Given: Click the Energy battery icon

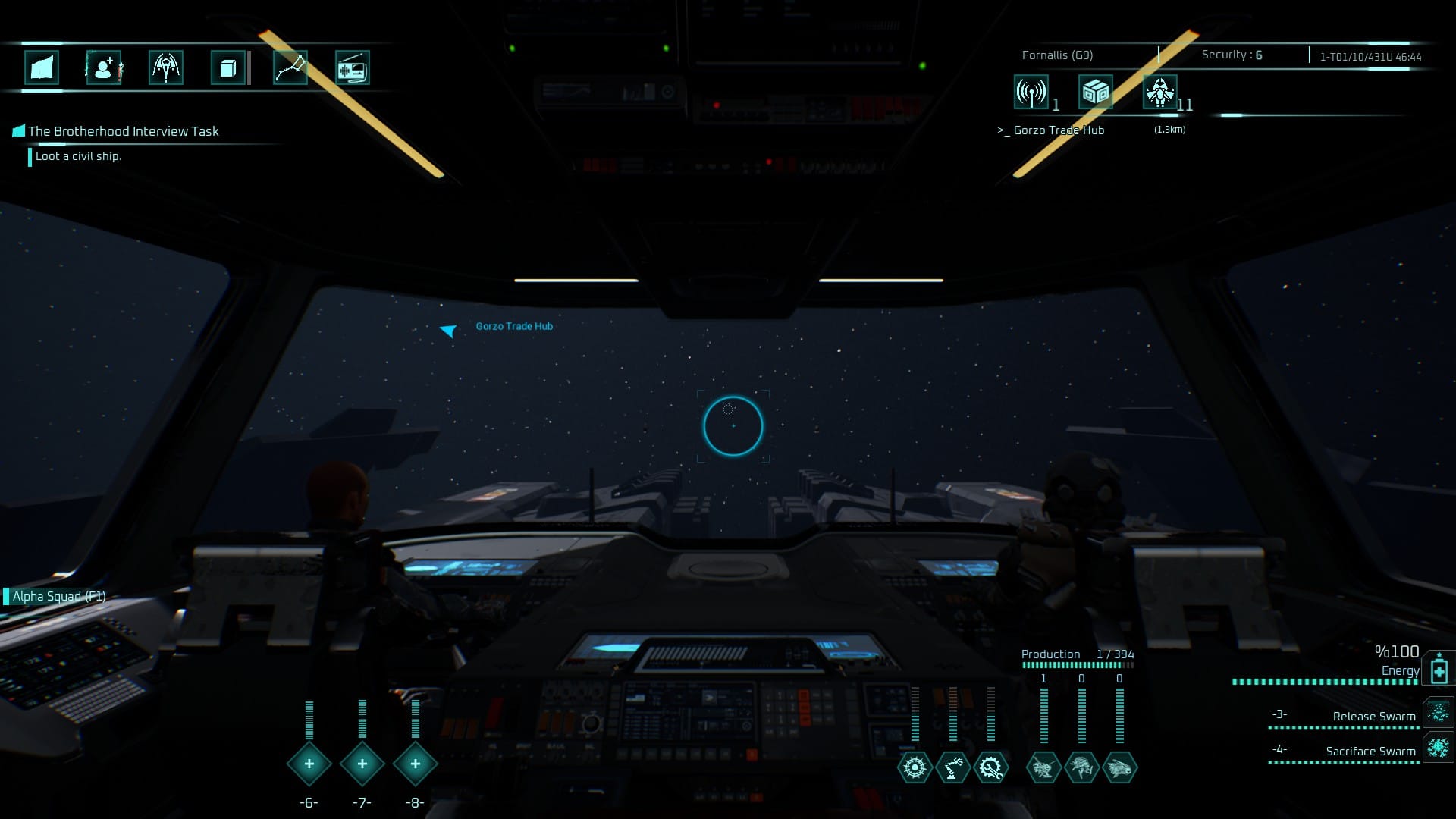Looking at the screenshot, I should [x=1439, y=670].
